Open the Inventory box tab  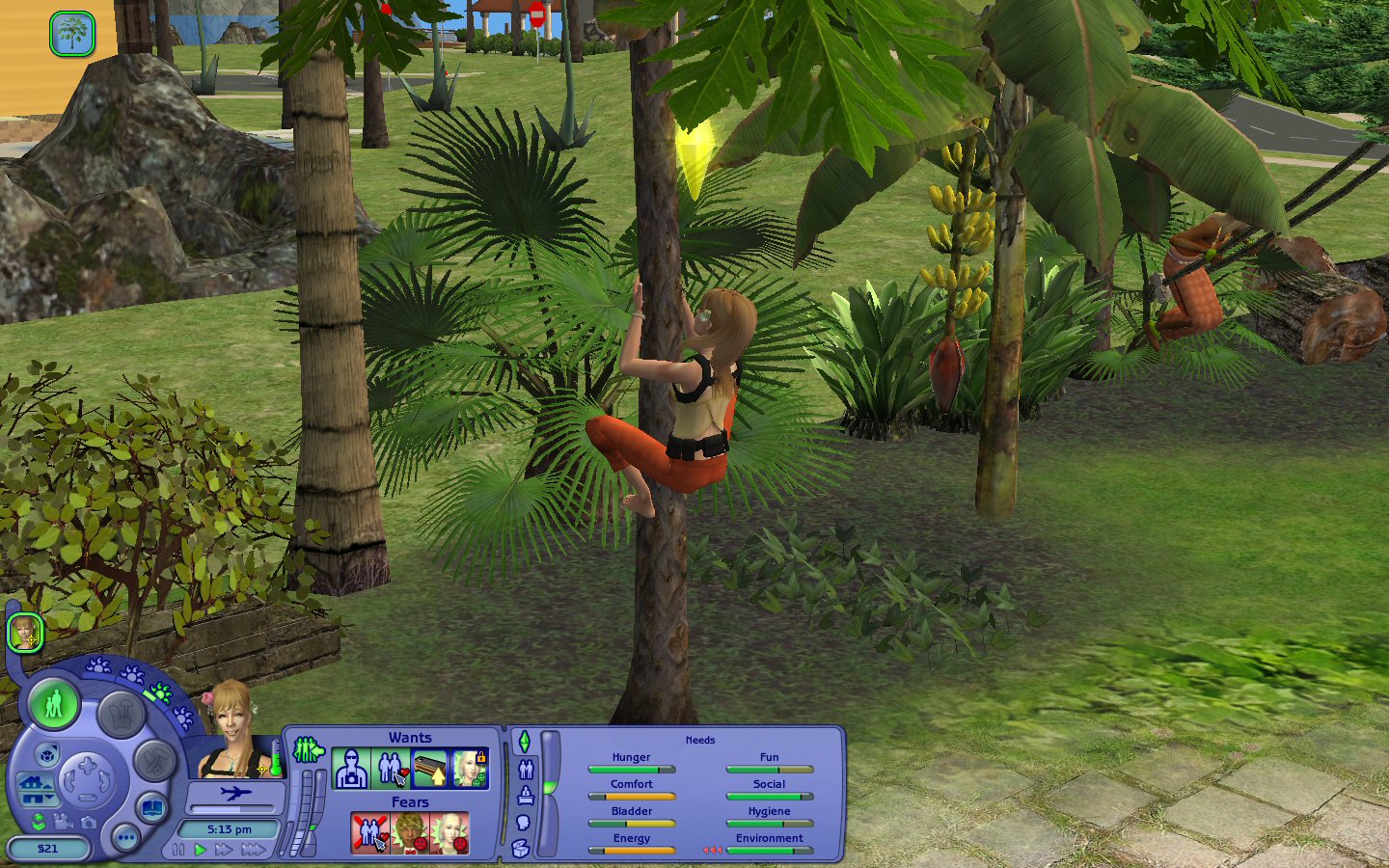521,849
